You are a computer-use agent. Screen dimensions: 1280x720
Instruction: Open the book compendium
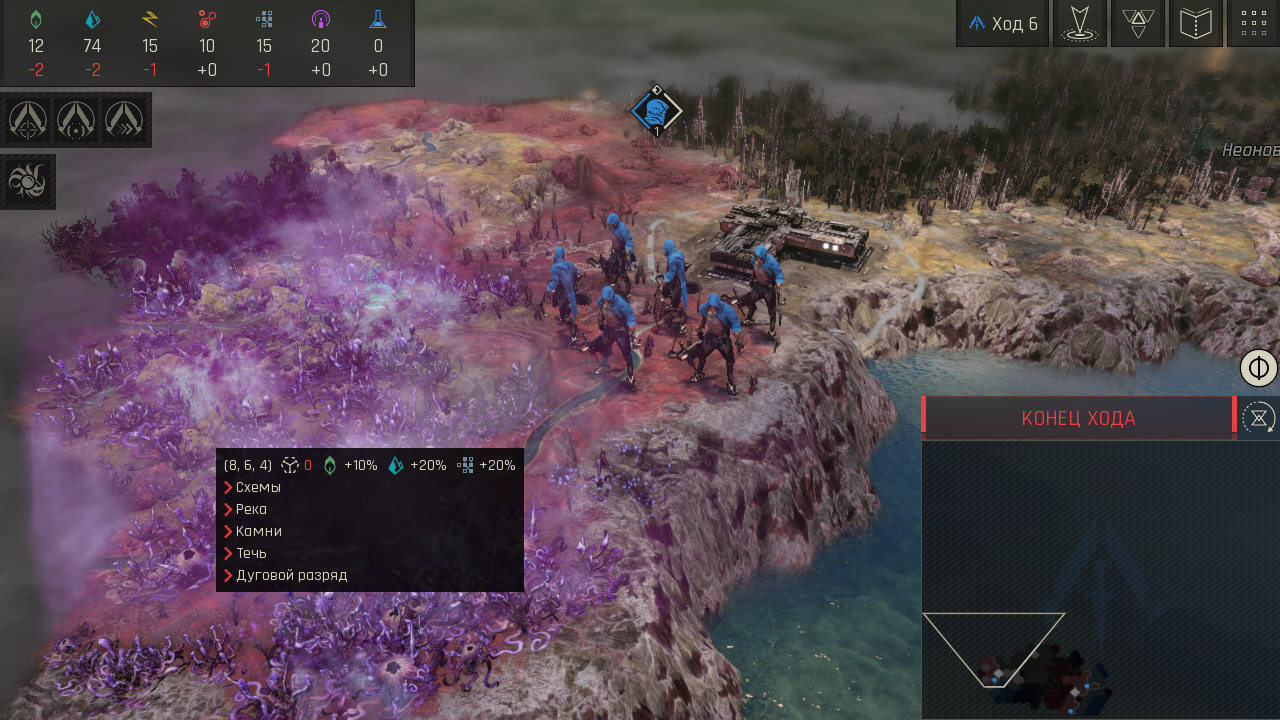pos(1195,24)
